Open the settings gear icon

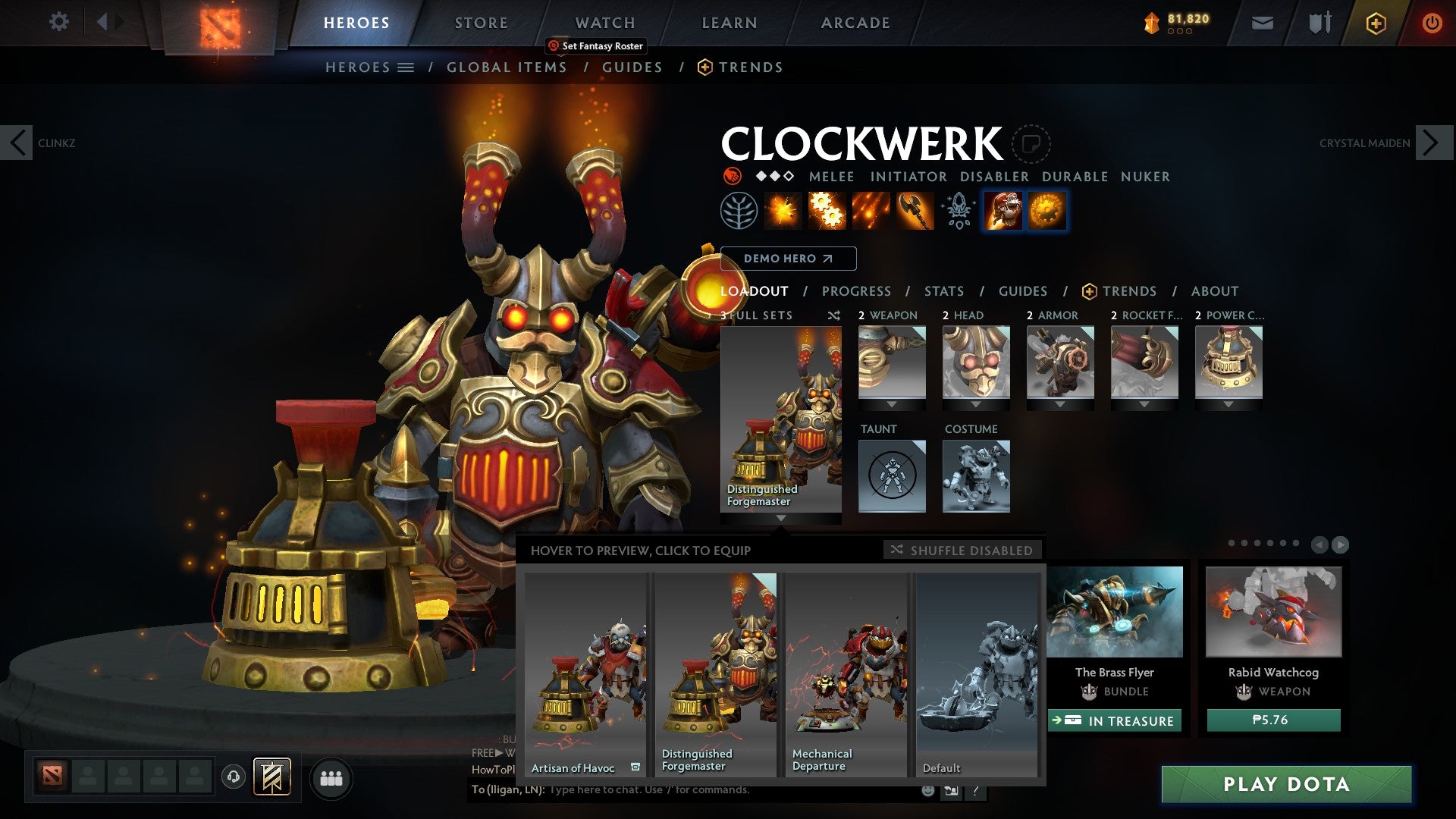[x=58, y=22]
